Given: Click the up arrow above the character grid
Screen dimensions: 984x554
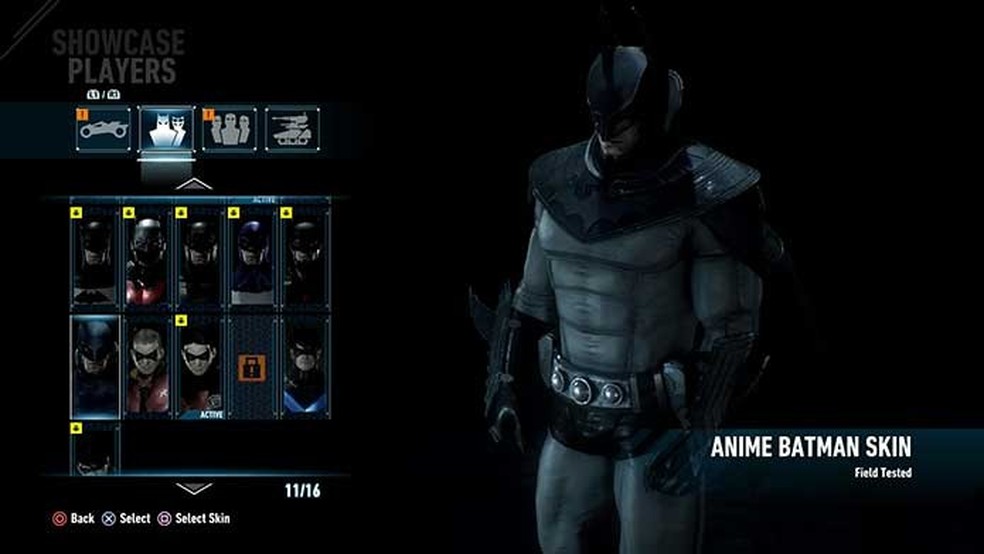Looking at the screenshot, I should (x=194, y=184).
